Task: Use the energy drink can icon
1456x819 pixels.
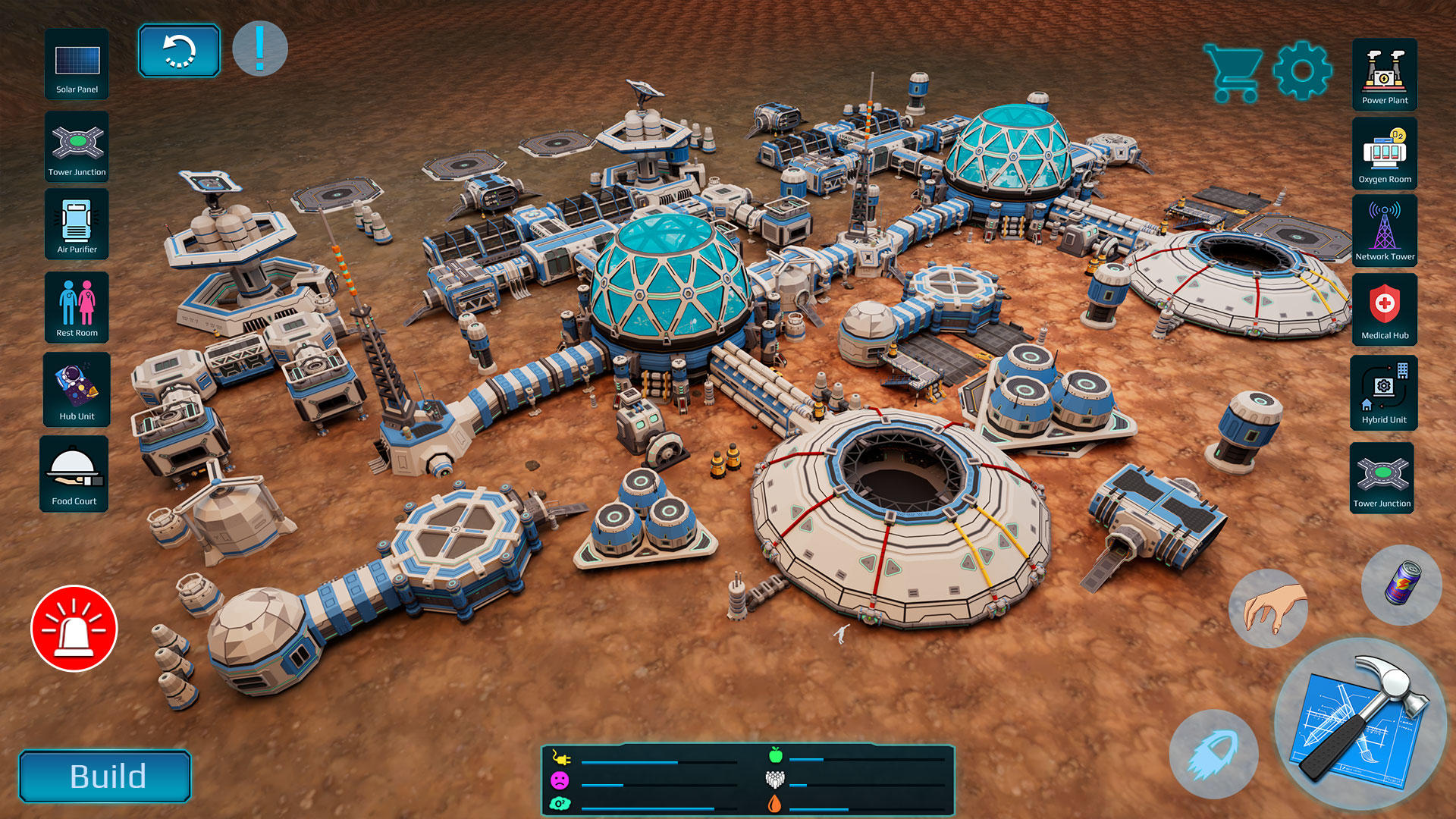Action: tap(1401, 585)
